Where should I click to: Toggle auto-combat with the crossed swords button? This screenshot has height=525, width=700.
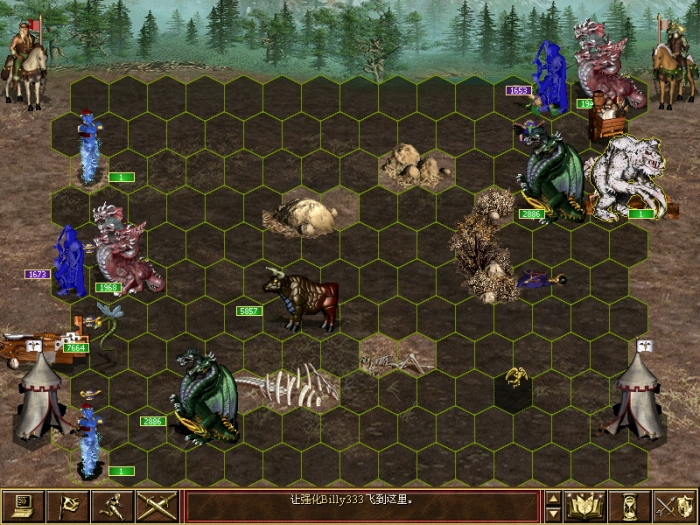pyautogui.click(x=155, y=506)
